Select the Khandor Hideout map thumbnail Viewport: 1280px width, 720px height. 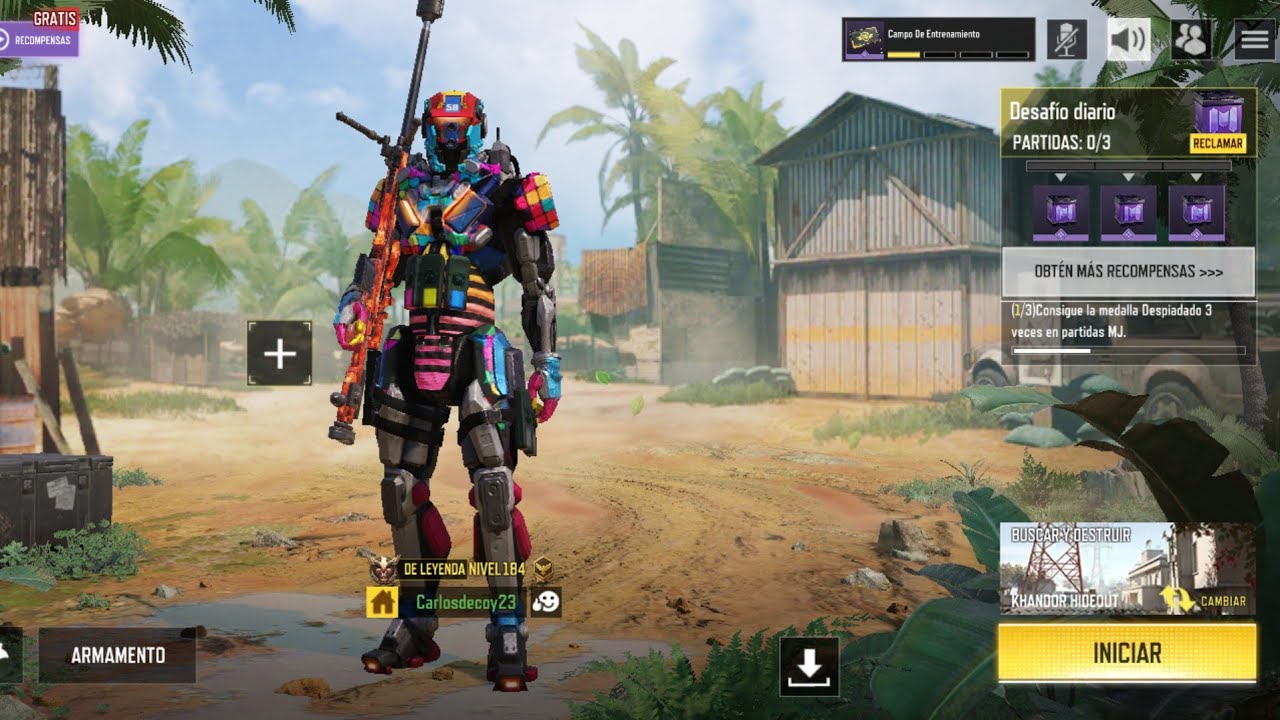[1080, 568]
